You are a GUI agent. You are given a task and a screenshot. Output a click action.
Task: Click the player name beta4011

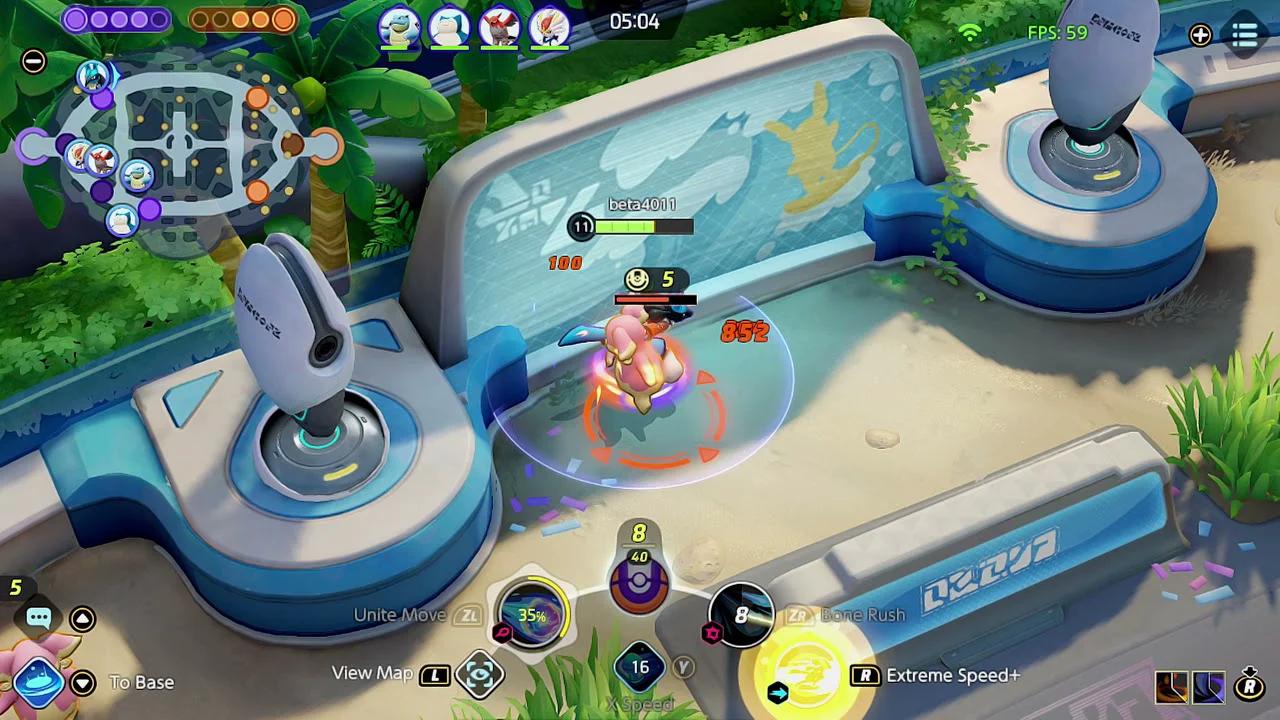click(x=641, y=203)
